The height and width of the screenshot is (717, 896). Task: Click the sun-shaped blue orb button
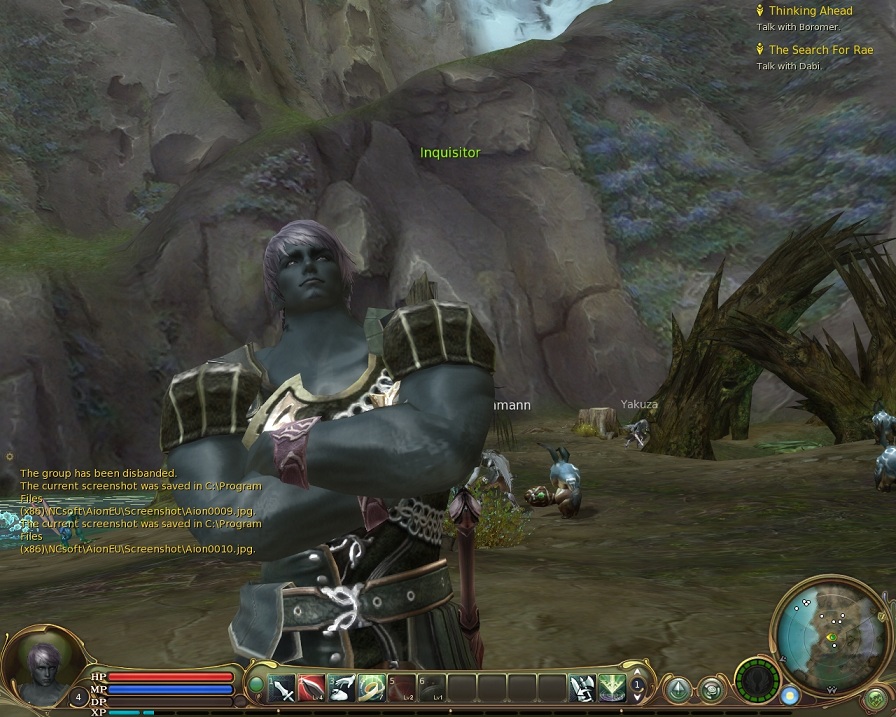[x=789, y=694]
